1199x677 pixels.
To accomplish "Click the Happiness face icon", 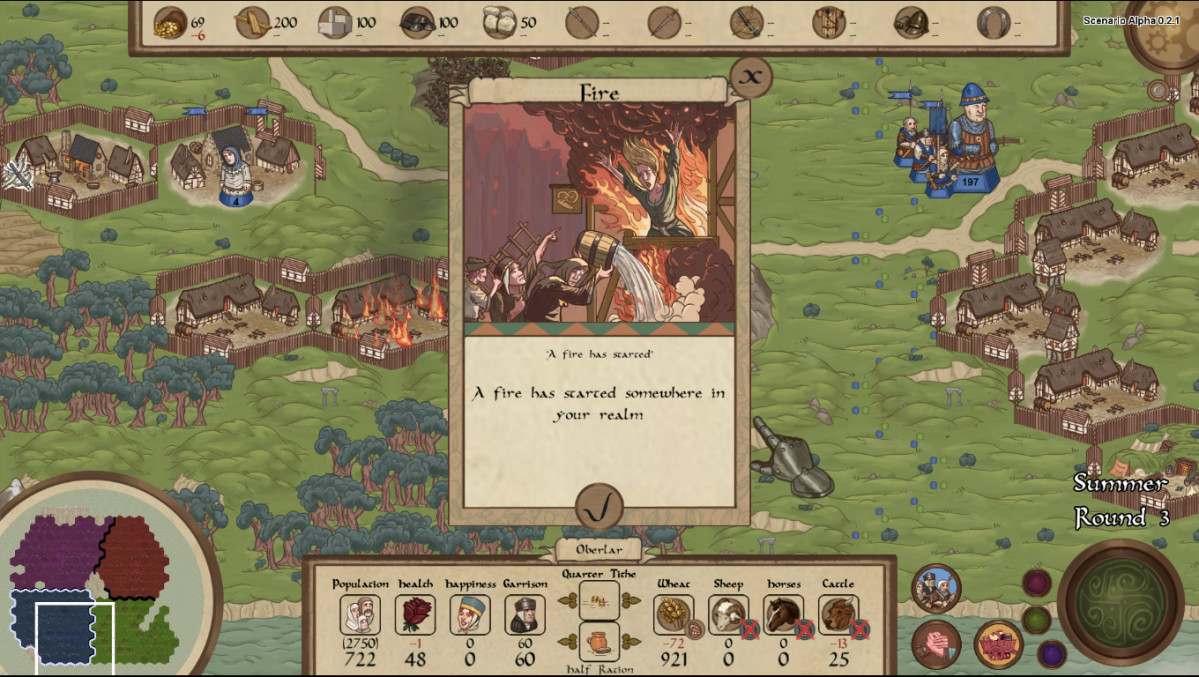I will point(469,615).
